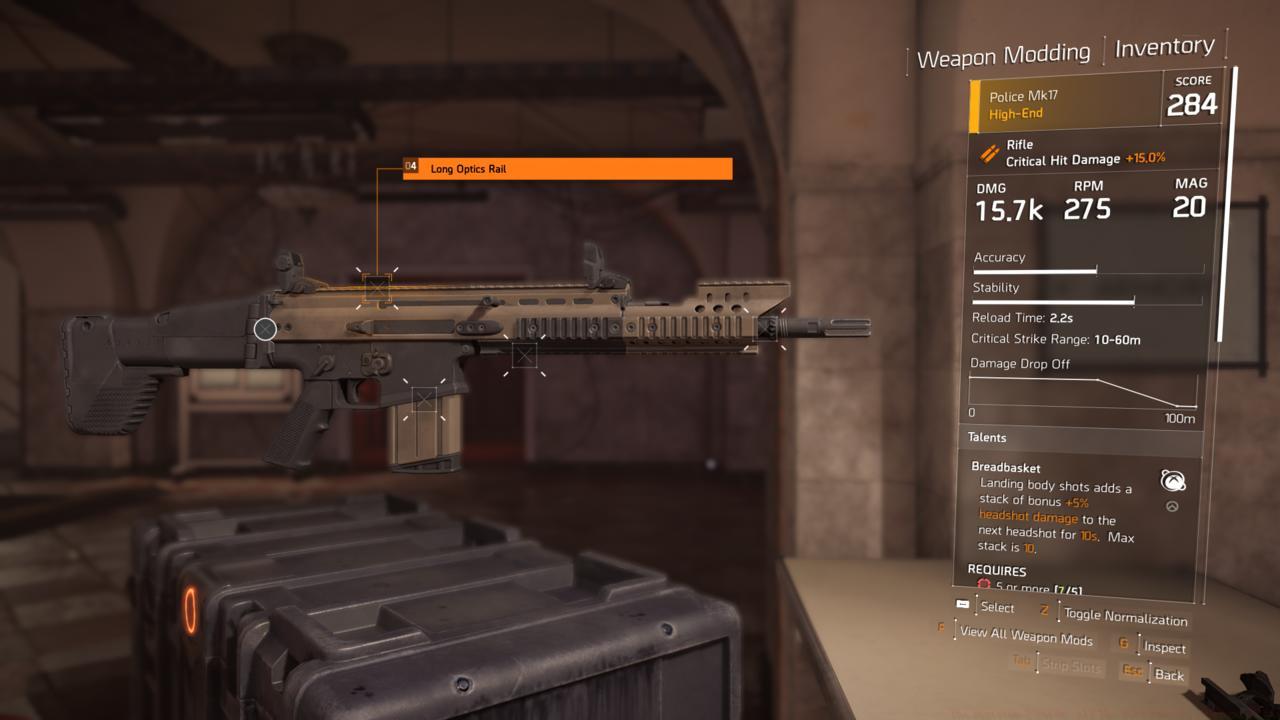Viewport: 1280px width, 720px height.
Task: Click the circular scope slot on the receiver
Action: 265,328
